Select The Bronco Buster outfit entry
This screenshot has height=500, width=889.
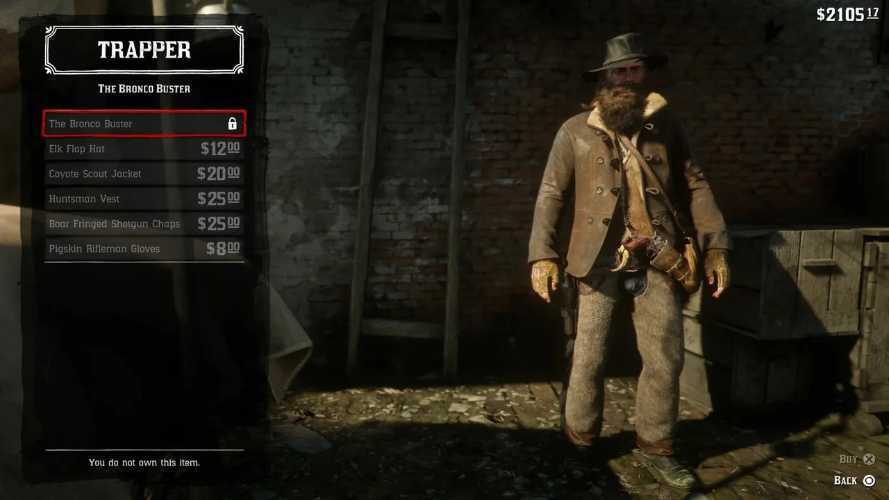tap(143, 124)
